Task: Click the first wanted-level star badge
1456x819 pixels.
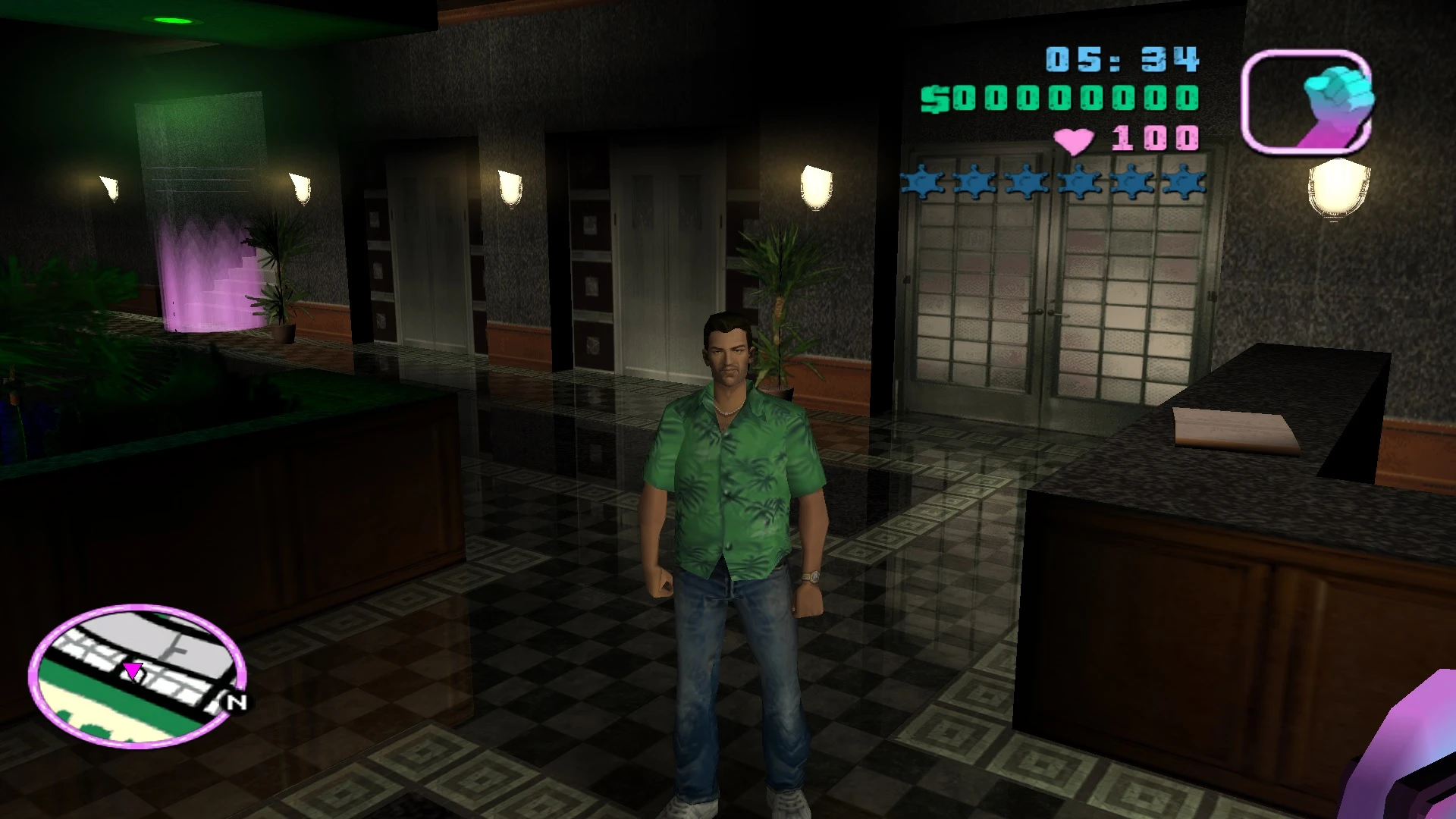Action: click(x=921, y=182)
